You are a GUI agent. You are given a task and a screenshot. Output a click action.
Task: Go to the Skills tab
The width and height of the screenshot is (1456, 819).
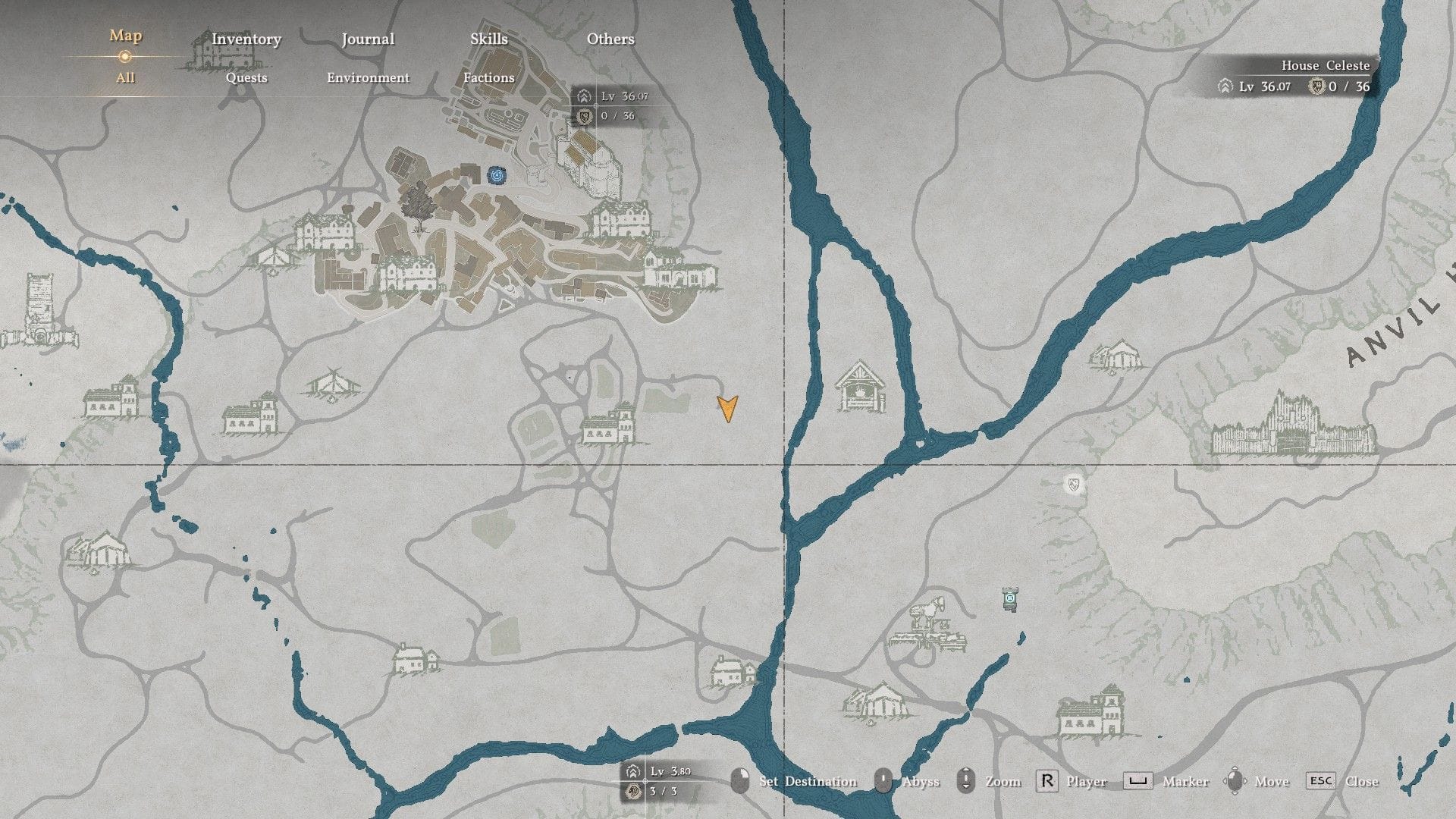click(488, 39)
